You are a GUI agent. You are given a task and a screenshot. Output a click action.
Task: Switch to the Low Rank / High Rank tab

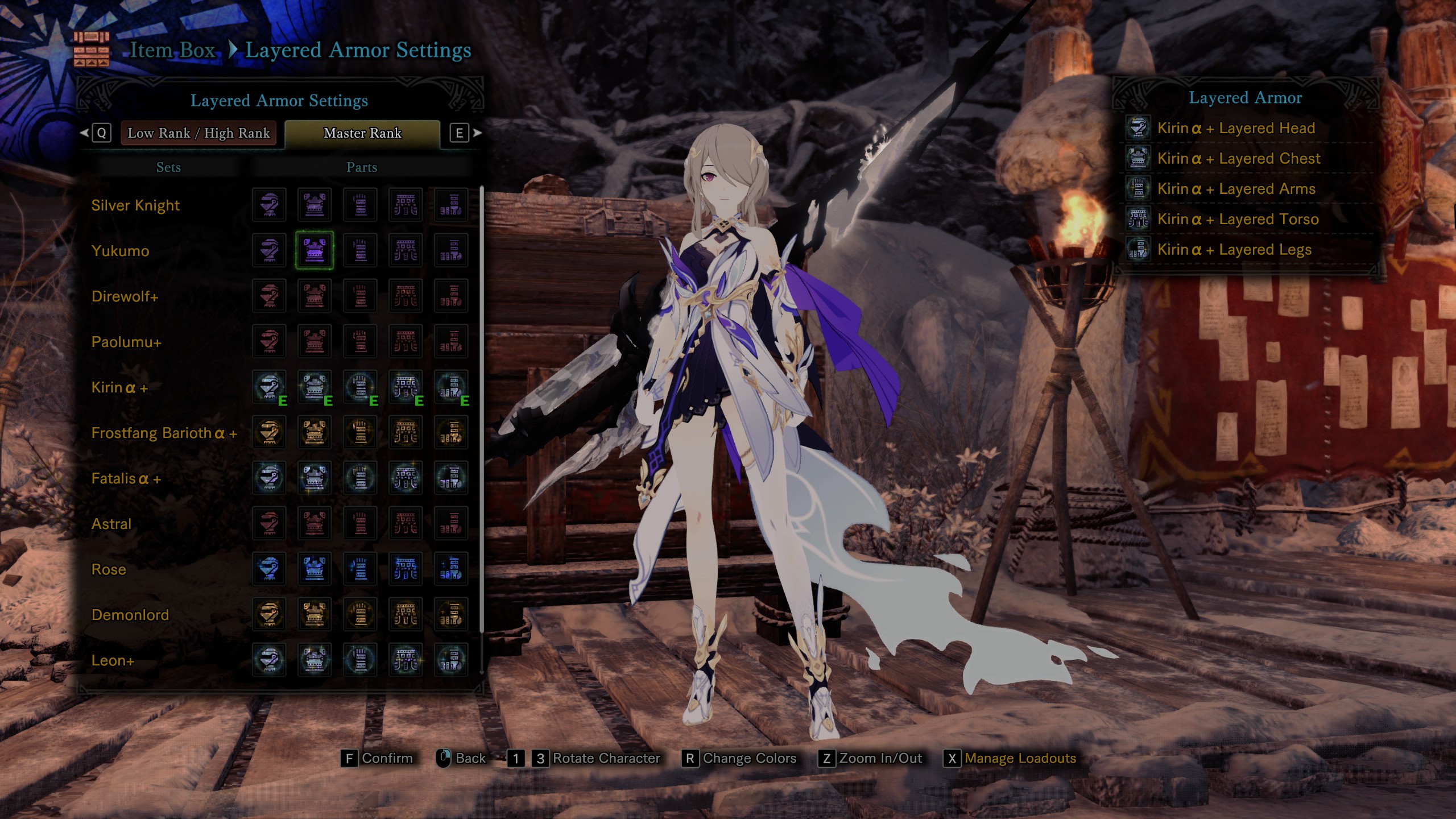(x=198, y=133)
